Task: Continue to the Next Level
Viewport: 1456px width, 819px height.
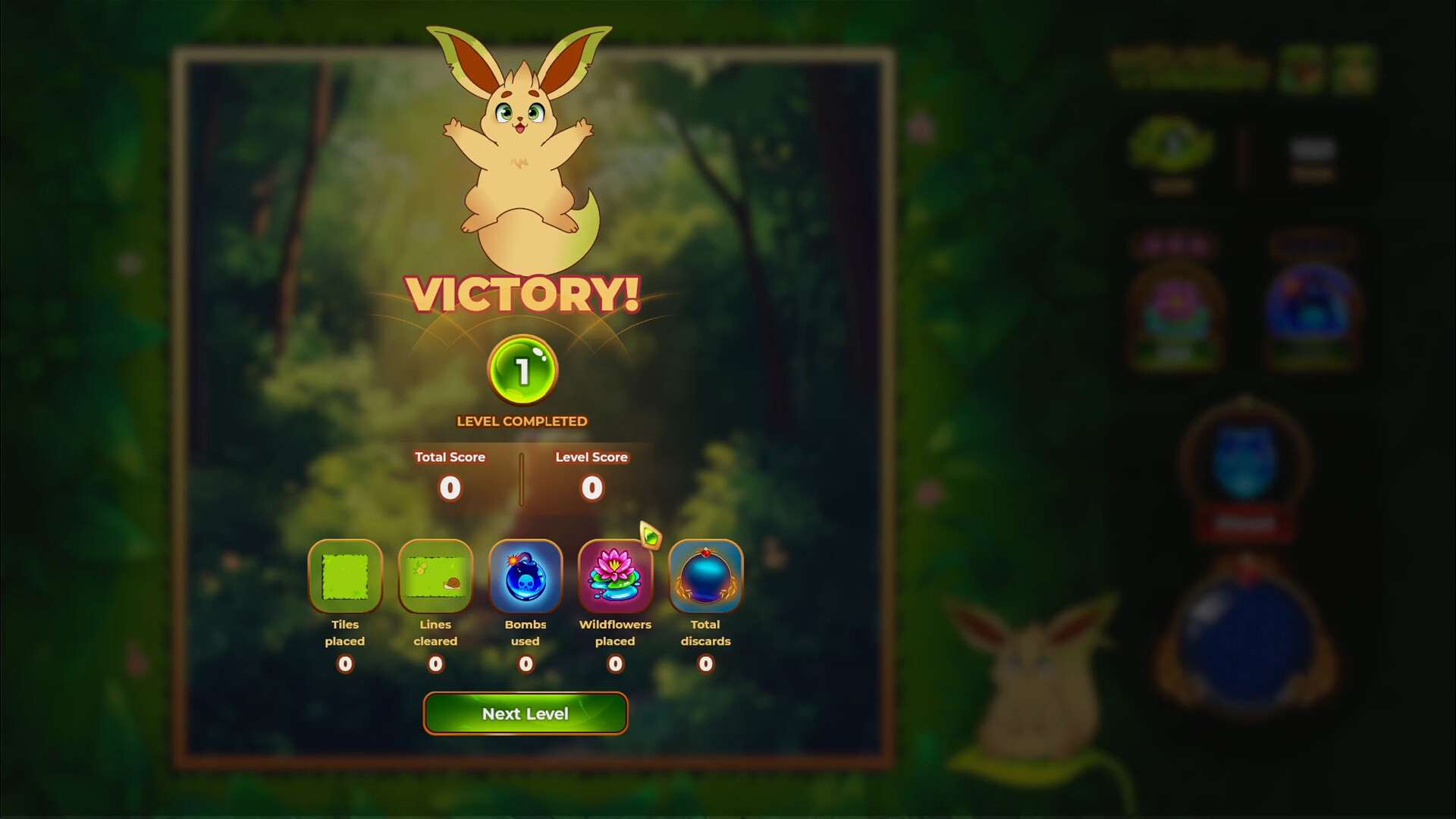Action: (x=525, y=714)
